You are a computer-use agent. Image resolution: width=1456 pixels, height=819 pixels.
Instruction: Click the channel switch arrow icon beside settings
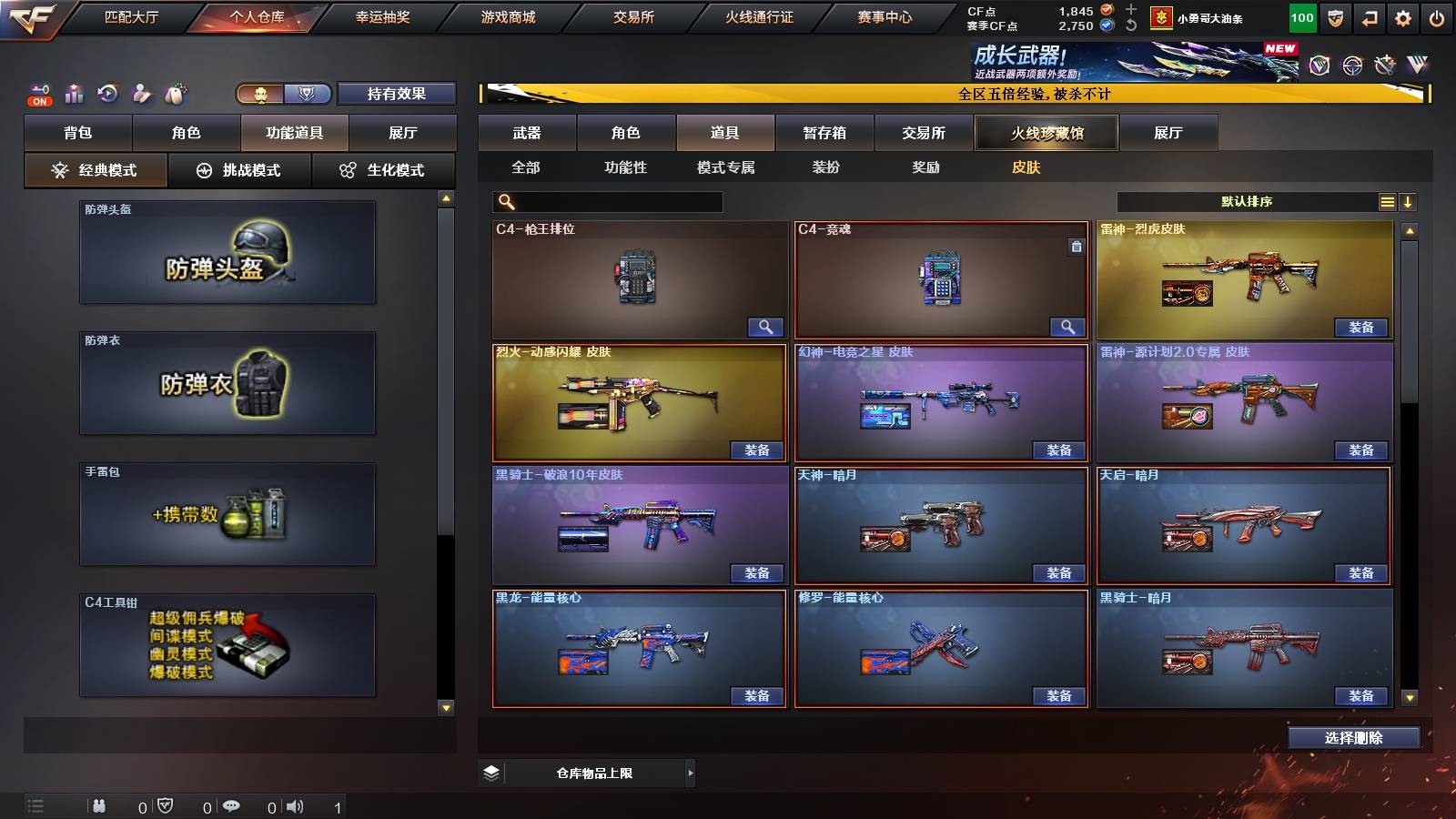[1368, 16]
